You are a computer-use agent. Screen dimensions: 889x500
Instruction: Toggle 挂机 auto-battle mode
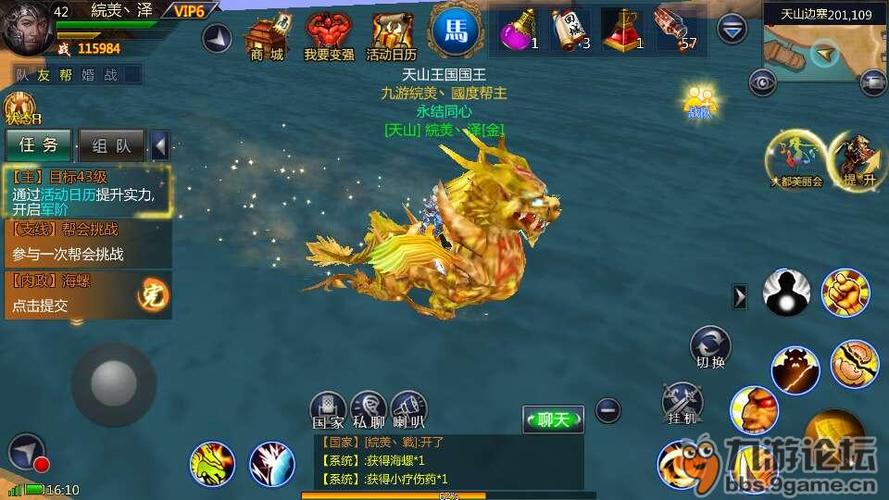pyautogui.click(x=680, y=402)
